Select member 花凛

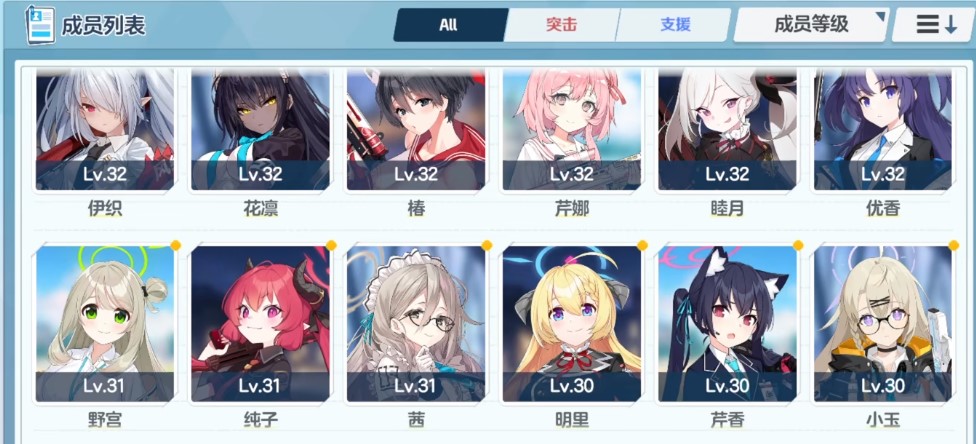260,130
